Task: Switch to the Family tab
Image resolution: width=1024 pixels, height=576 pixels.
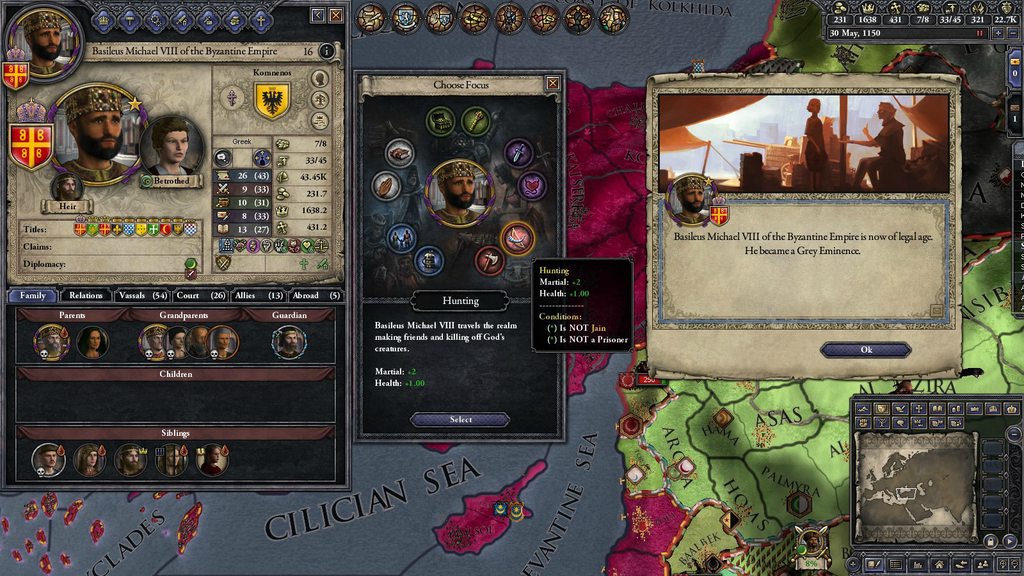Action: (32, 295)
